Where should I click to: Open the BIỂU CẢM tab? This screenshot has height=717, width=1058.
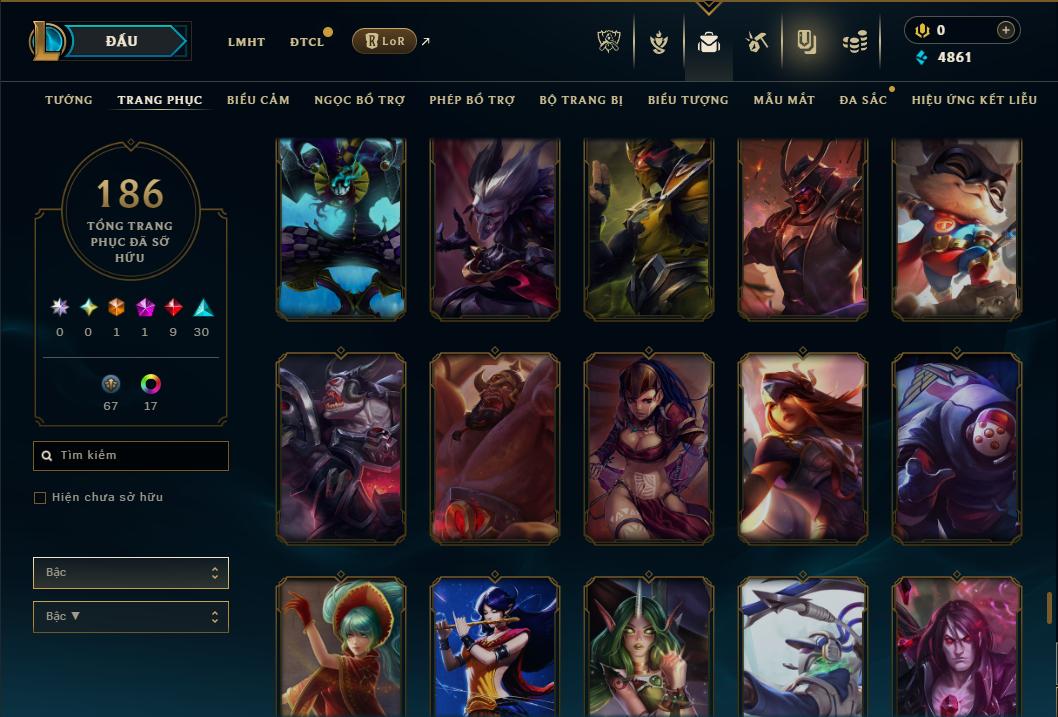pyautogui.click(x=258, y=100)
